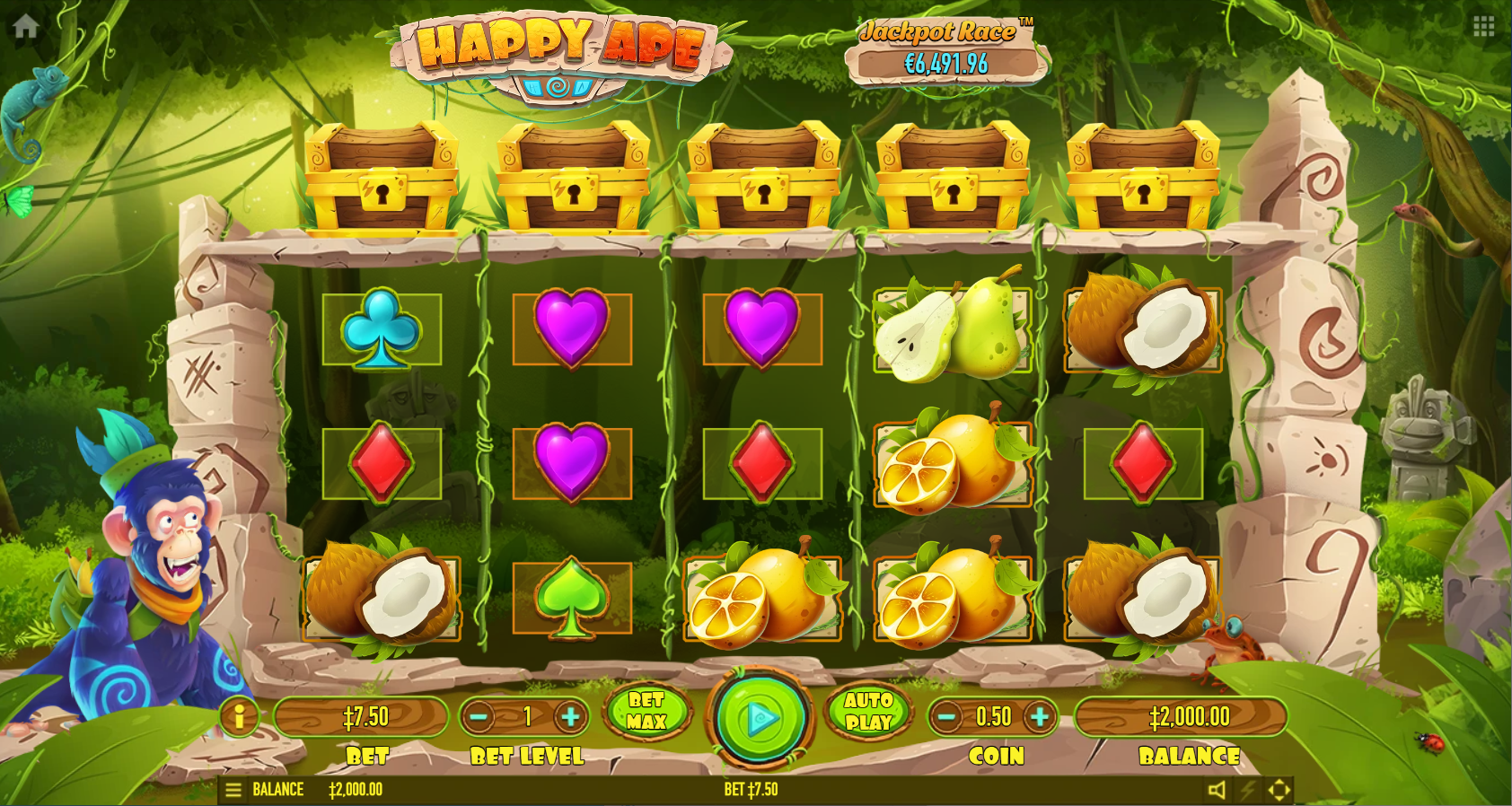
Task: Return to the lobby via home icon
Action: [25, 26]
